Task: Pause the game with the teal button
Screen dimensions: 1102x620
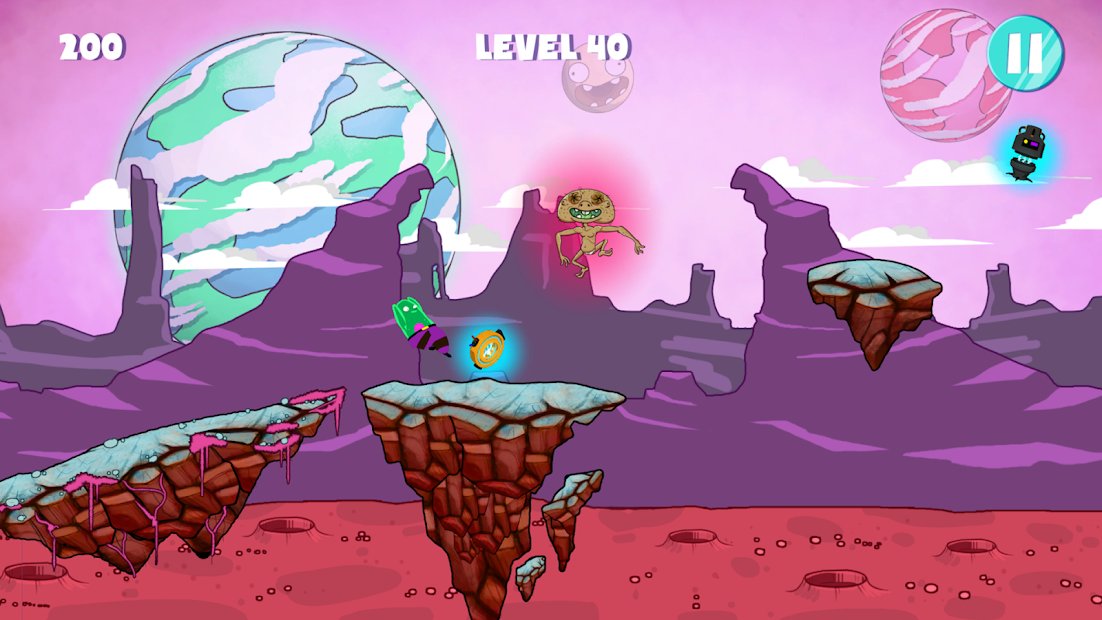Action: point(1025,53)
